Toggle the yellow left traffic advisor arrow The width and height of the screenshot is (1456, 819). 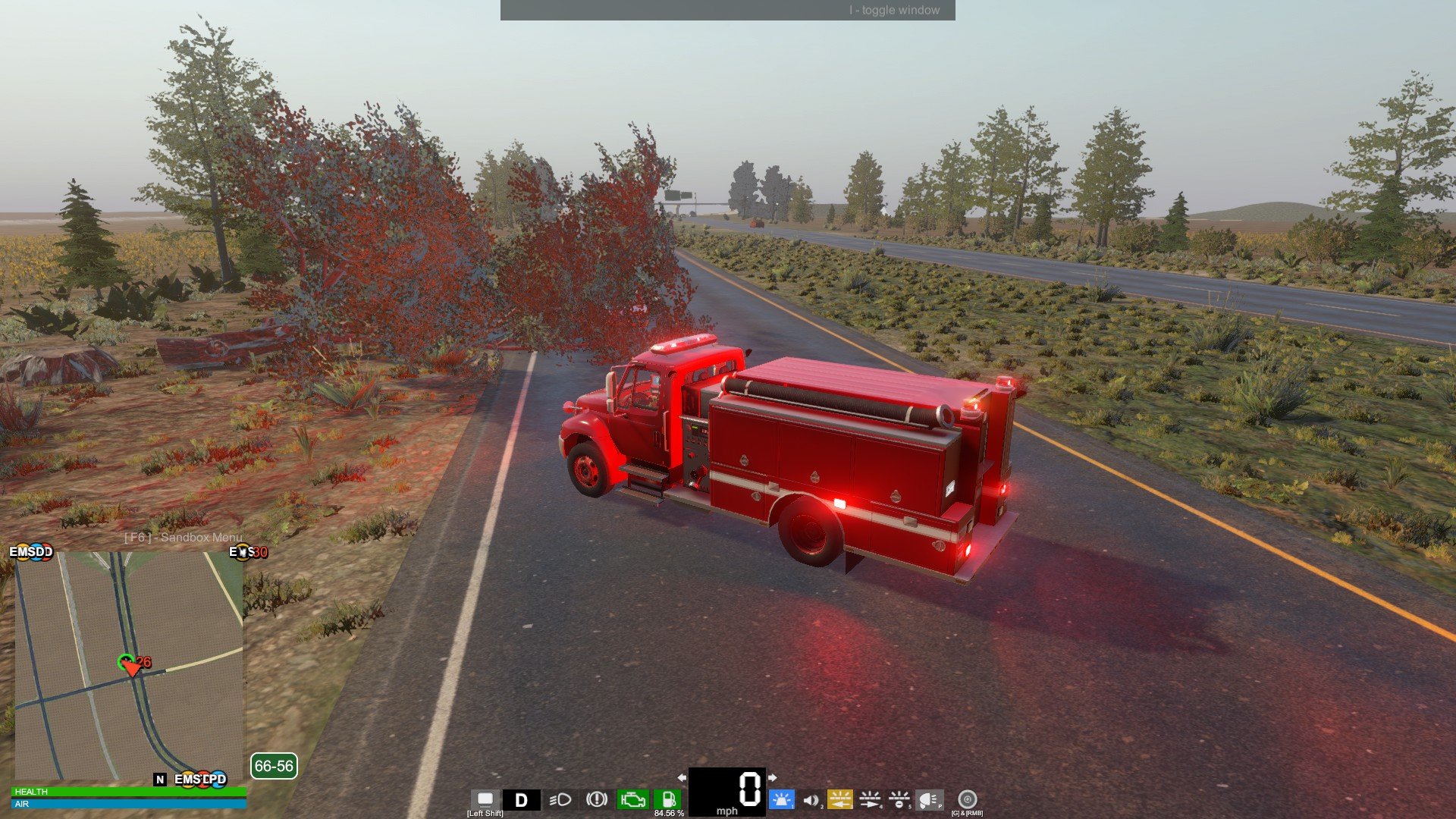point(839,799)
